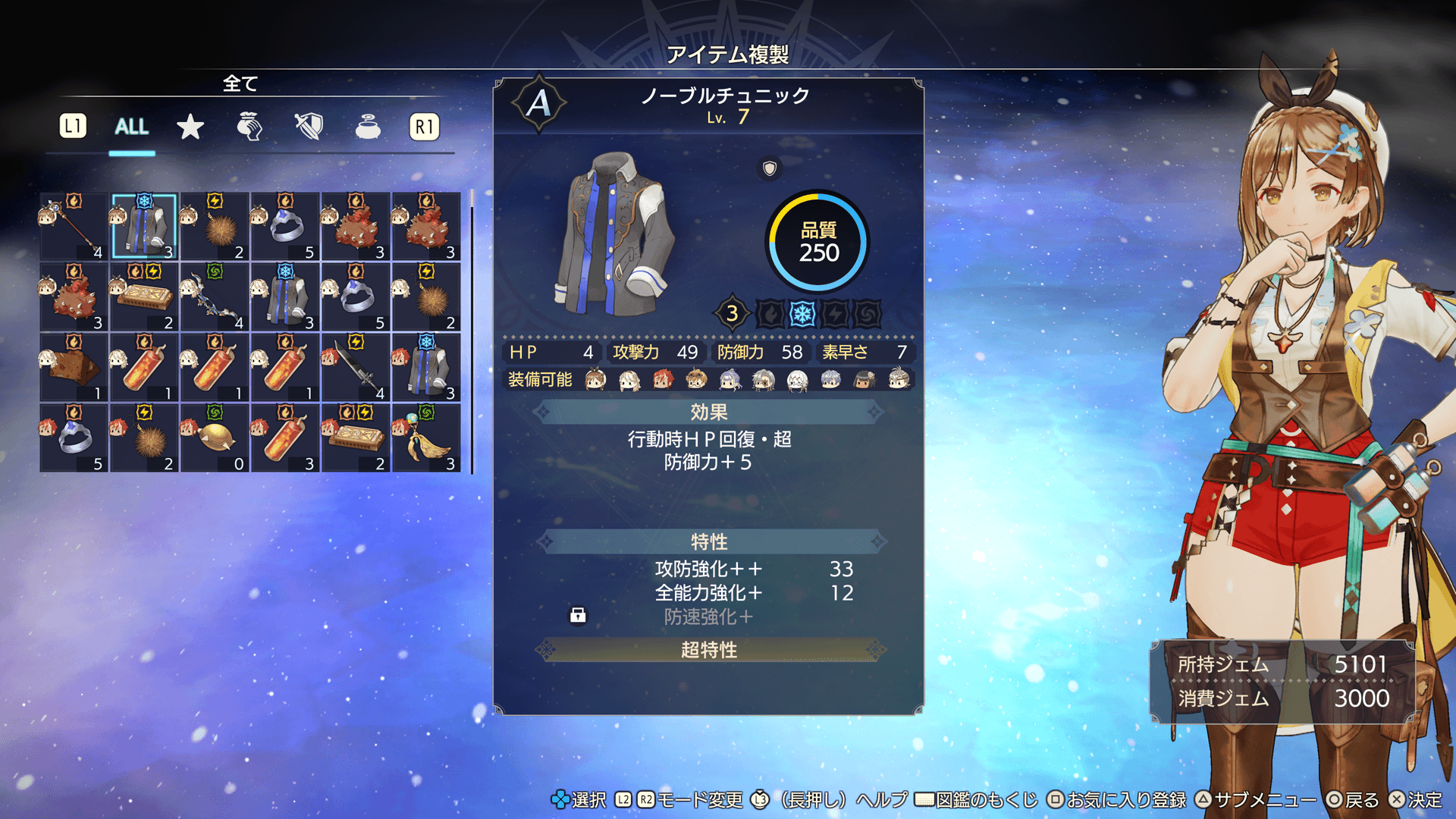
Task: Pick the ornate curved weapon with green element
Action: click(x=215, y=297)
